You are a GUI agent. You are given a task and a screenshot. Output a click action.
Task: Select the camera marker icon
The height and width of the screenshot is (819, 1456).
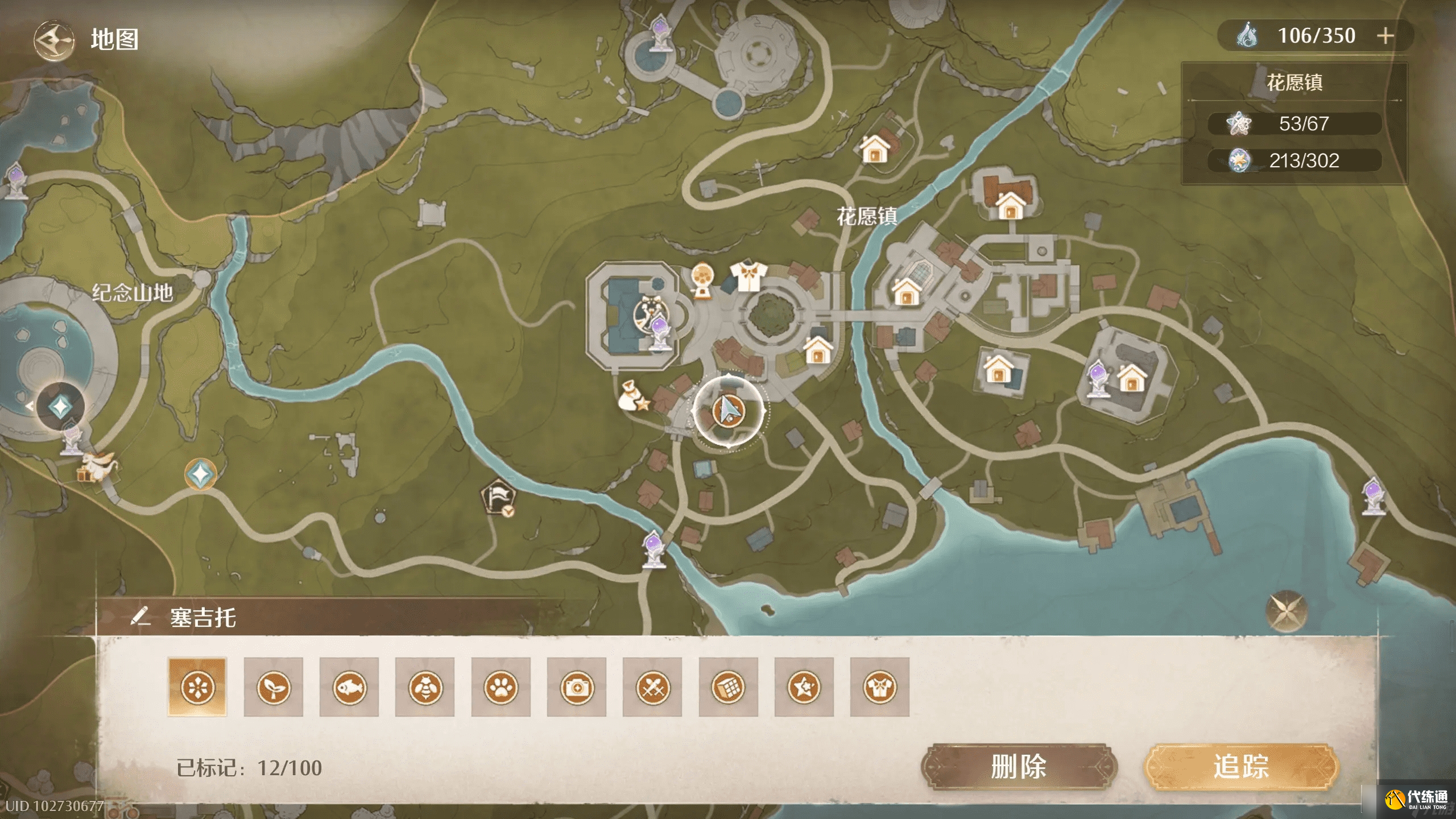coord(576,687)
